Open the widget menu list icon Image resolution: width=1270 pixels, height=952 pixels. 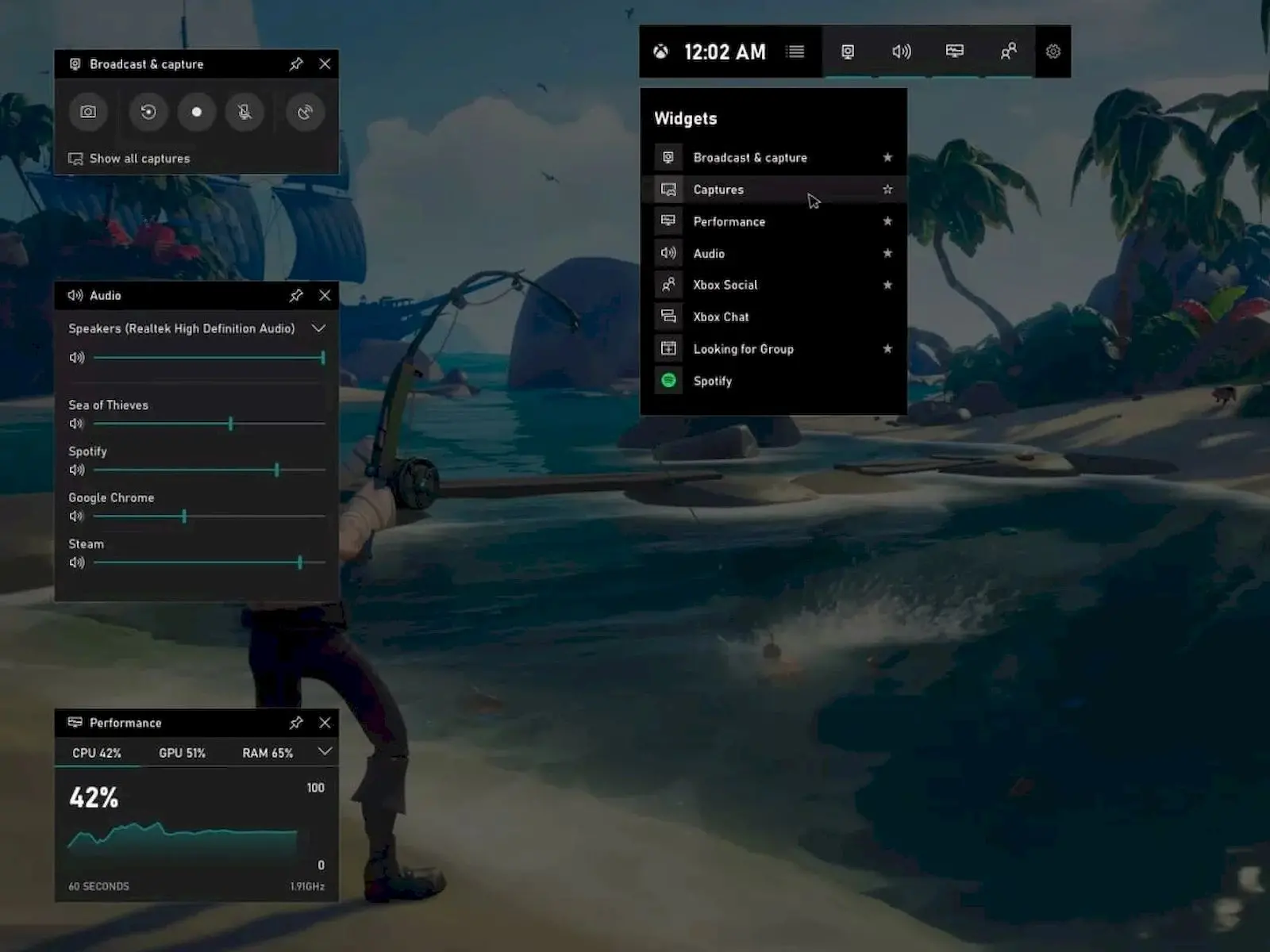tap(795, 52)
